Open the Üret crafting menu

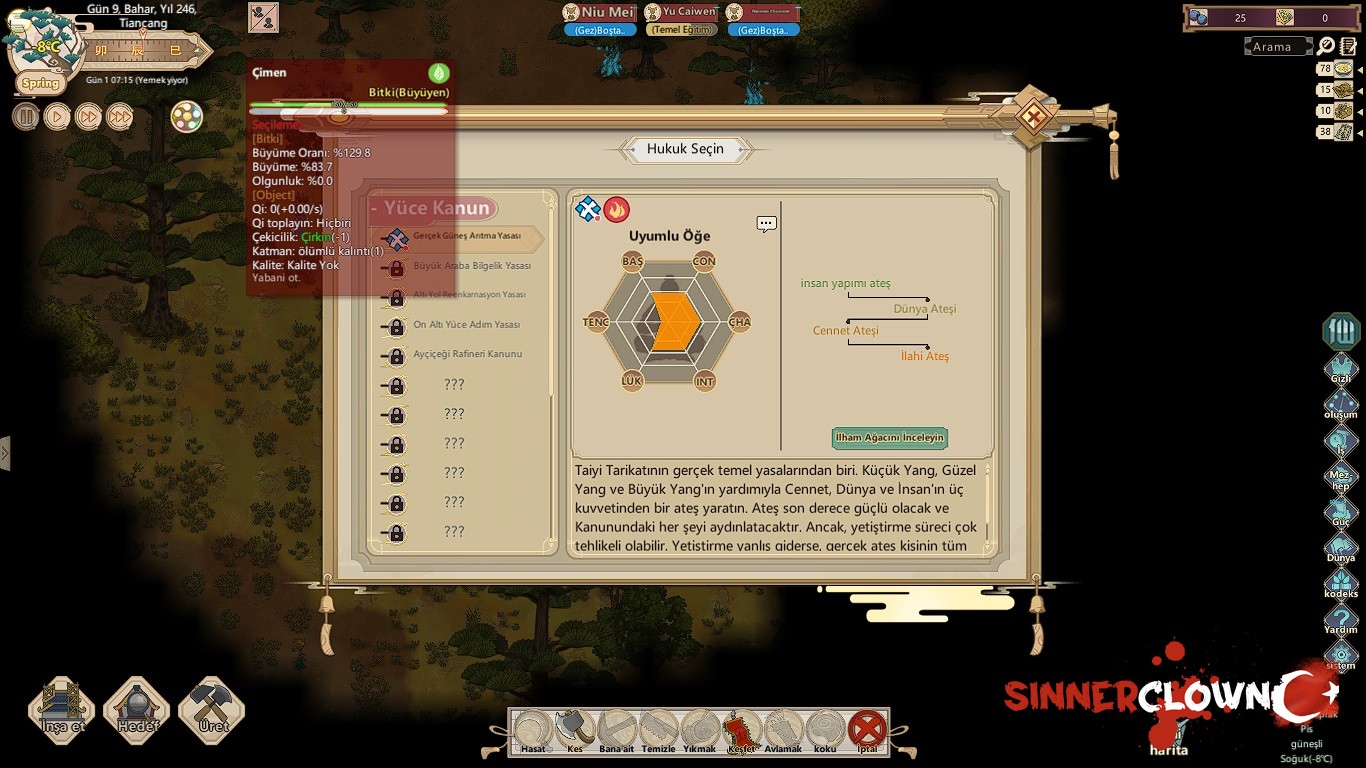coord(211,710)
